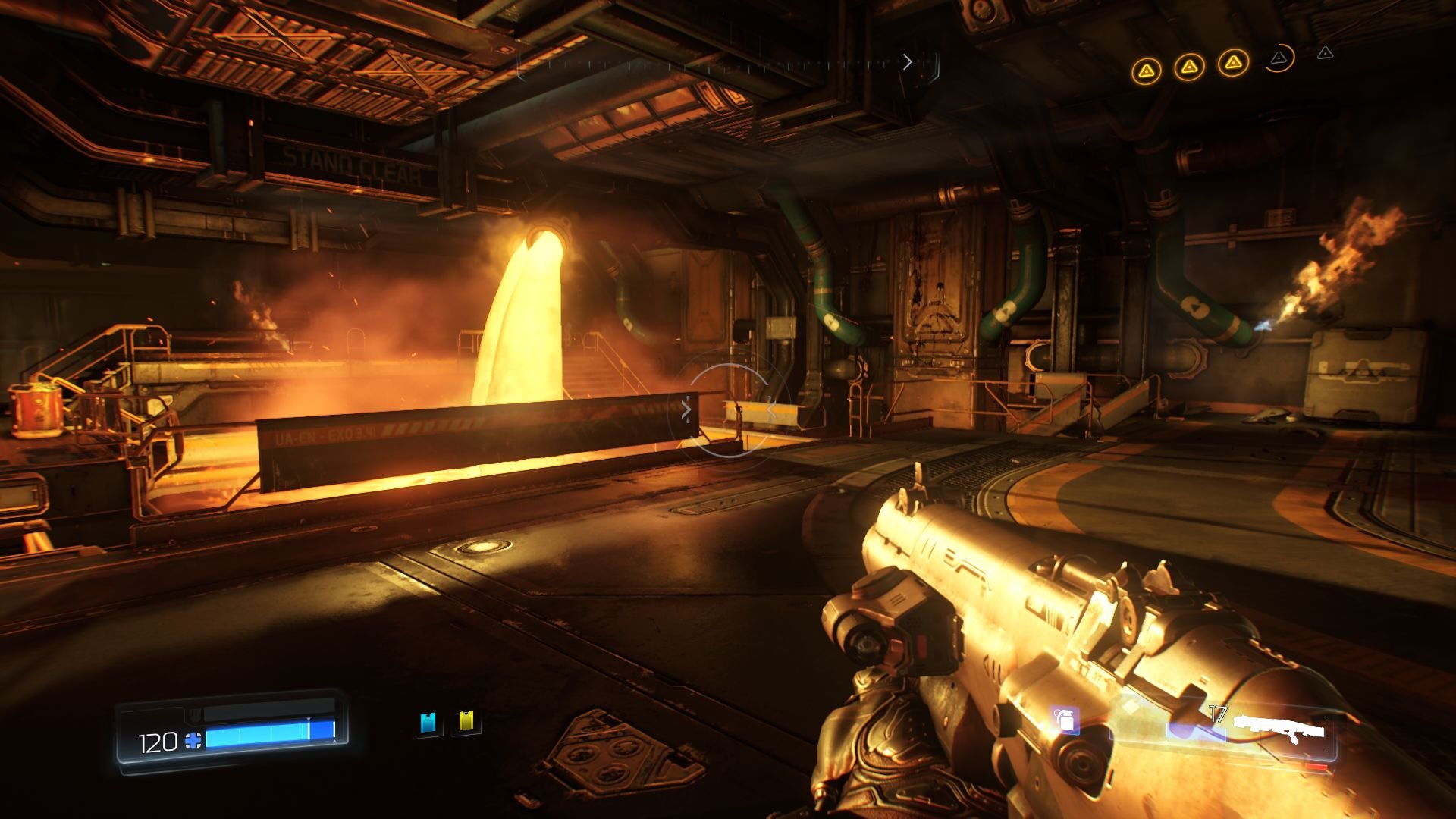The width and height of the screenshot is (1456, 819).
Task: Click the shotgun weapon icon in the ammo HUD
Action: [x=1282, y=726]
